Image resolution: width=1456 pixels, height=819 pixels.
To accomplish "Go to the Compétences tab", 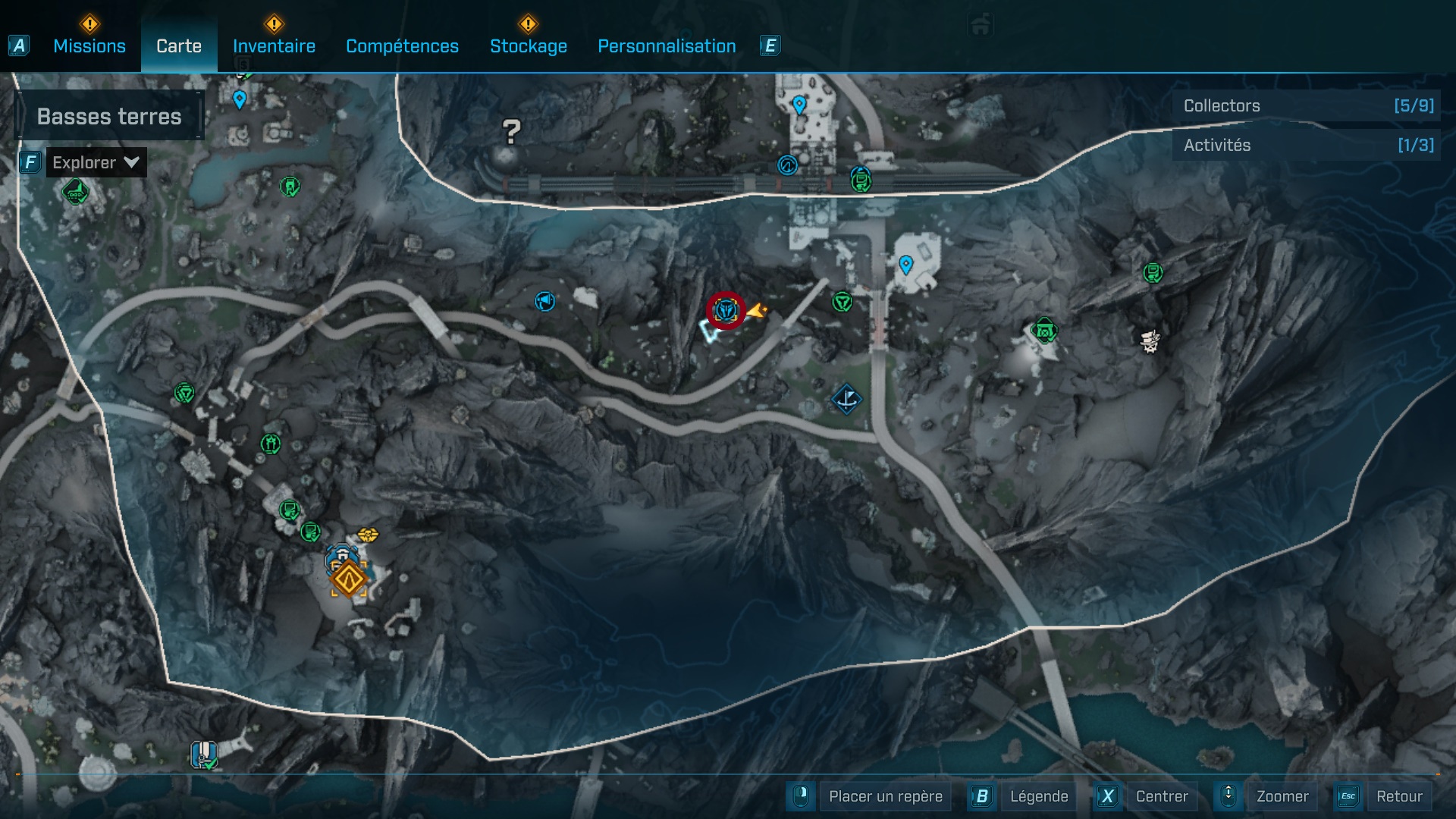I will pos(402,46).
